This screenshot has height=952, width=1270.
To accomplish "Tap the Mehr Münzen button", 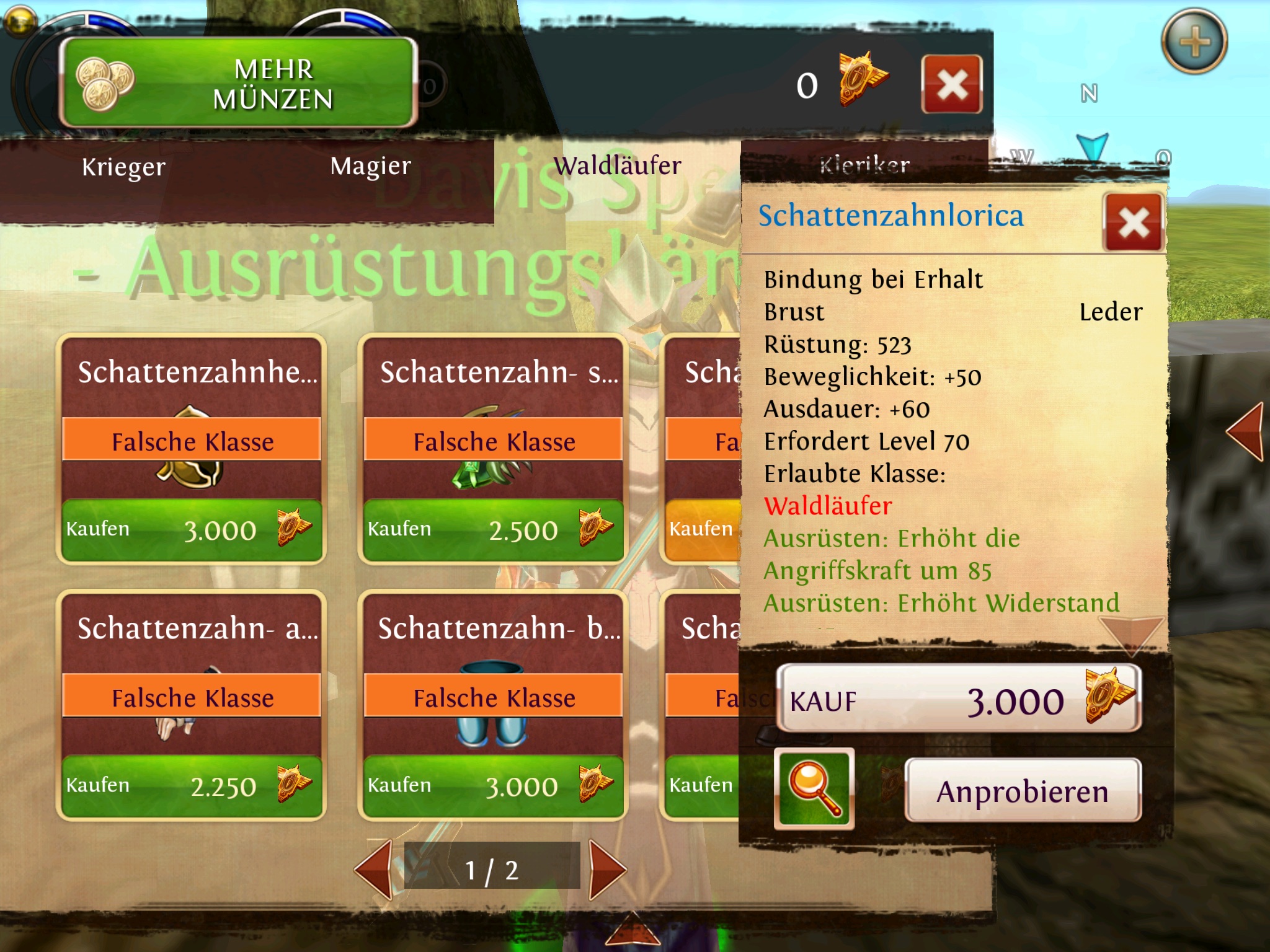I will pos(239,83).
